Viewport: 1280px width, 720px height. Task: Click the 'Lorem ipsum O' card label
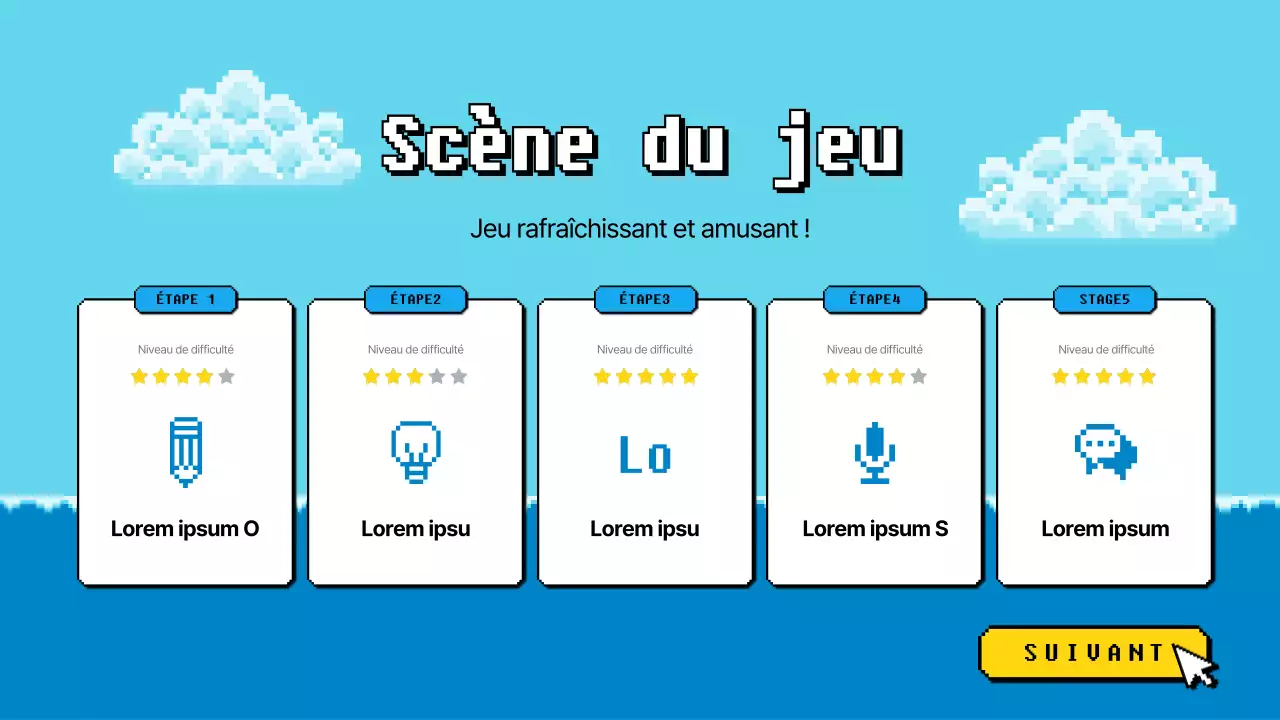(x=186, y=529)
